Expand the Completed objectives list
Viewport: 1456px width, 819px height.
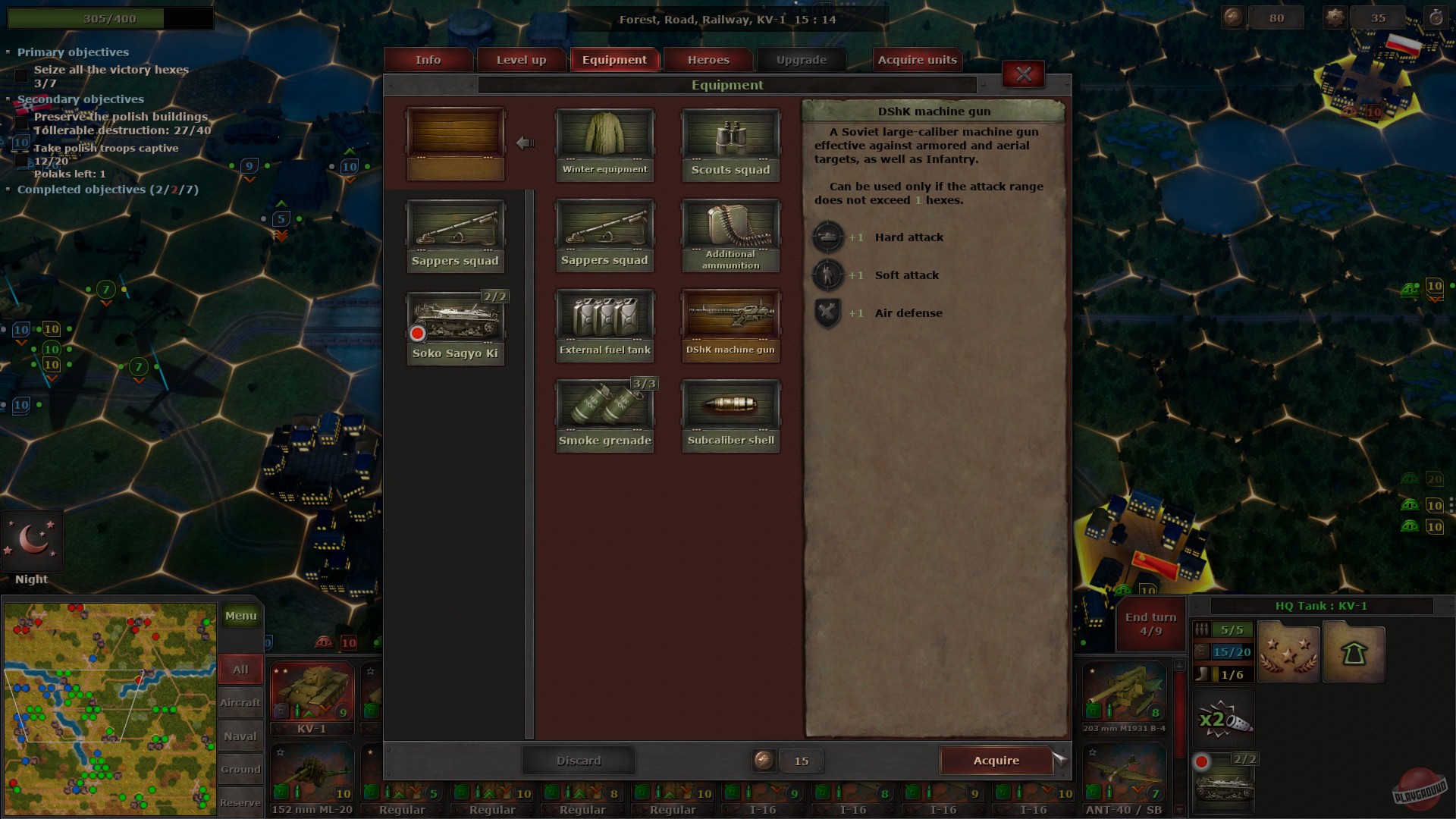9,190
